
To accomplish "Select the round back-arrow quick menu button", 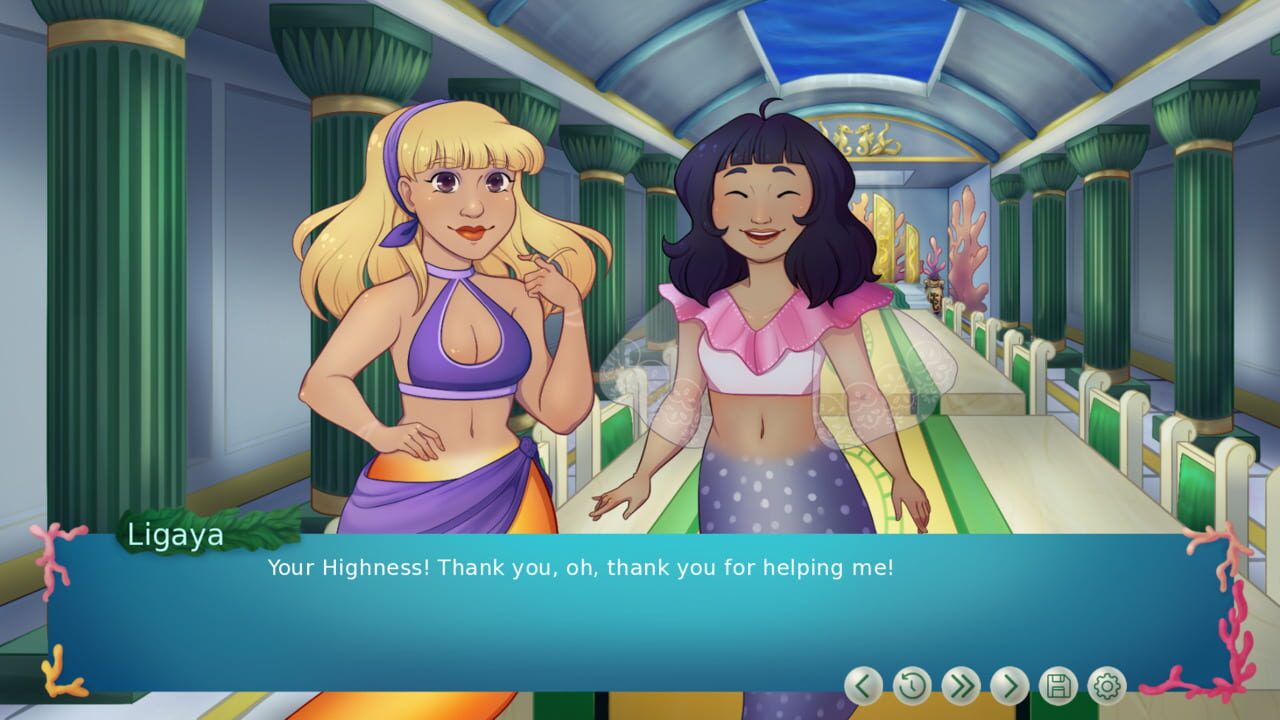I will [x=862, y=687].
